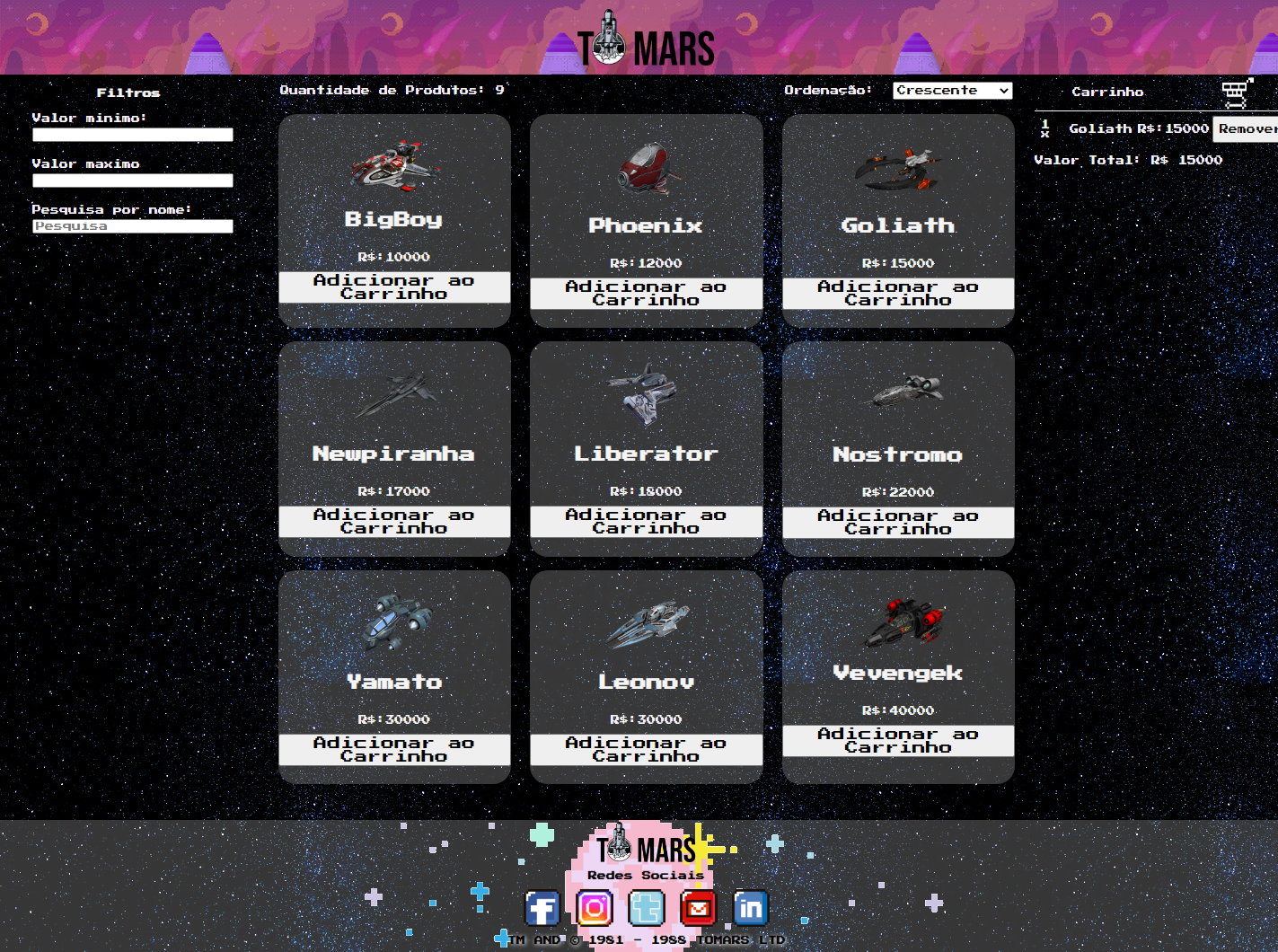Add the Vevengek ship to the cart
This screenshot has height=952, width=1278.
click(897, 740)
